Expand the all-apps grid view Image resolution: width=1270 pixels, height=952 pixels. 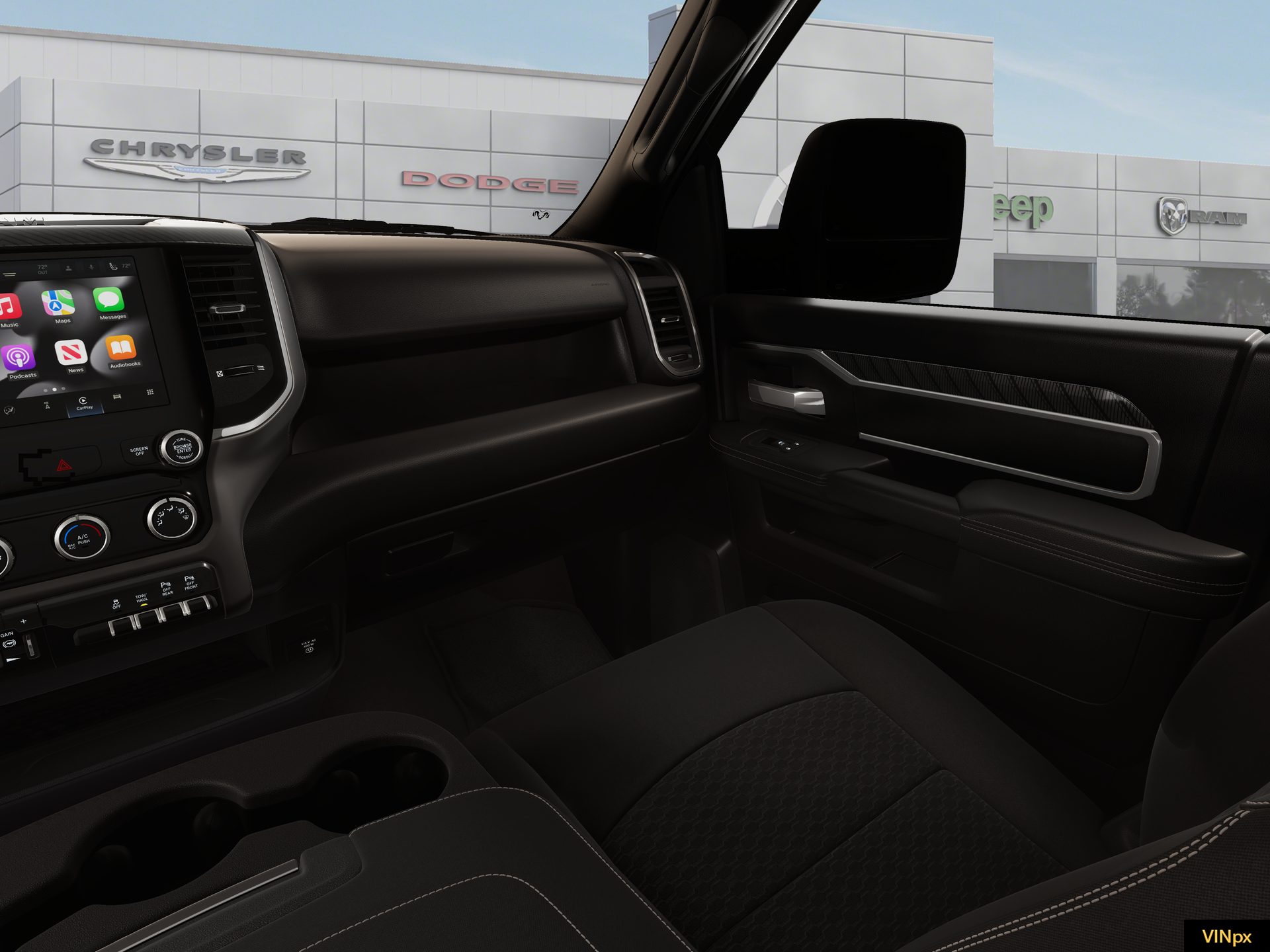point(150,392)
